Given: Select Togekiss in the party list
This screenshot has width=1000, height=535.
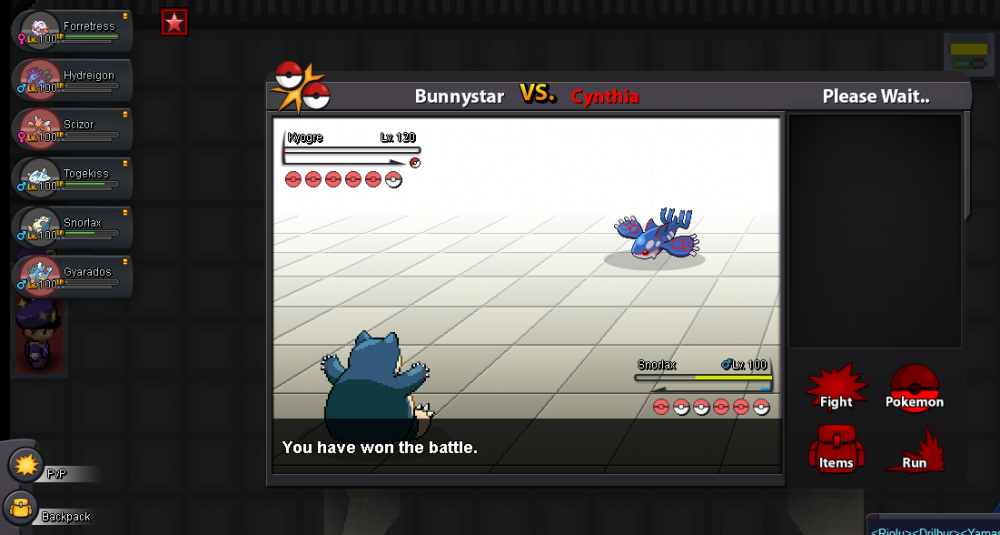Looking at the screenshot, I should click(x=70, y=177).
